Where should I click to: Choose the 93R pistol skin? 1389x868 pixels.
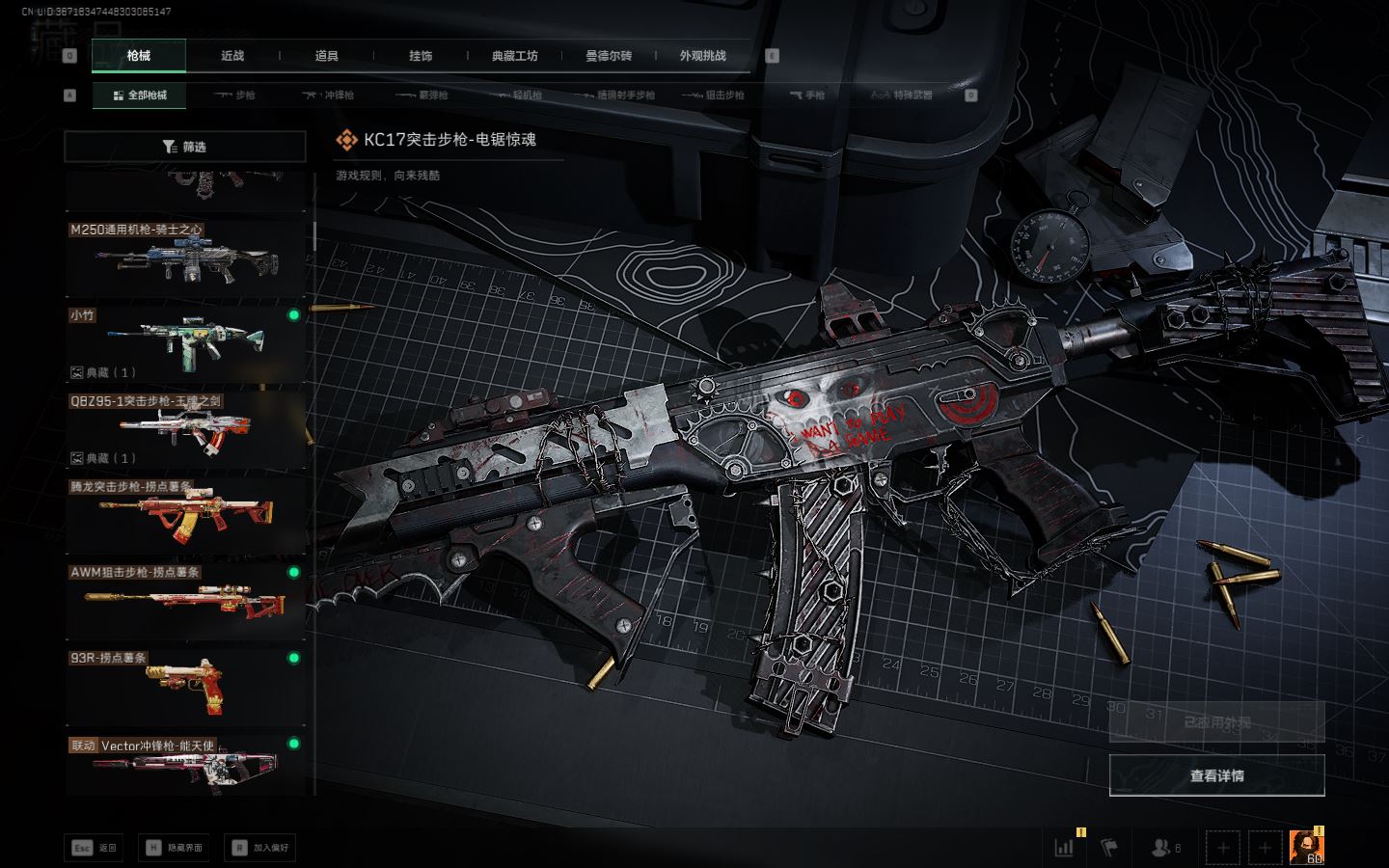185,686
